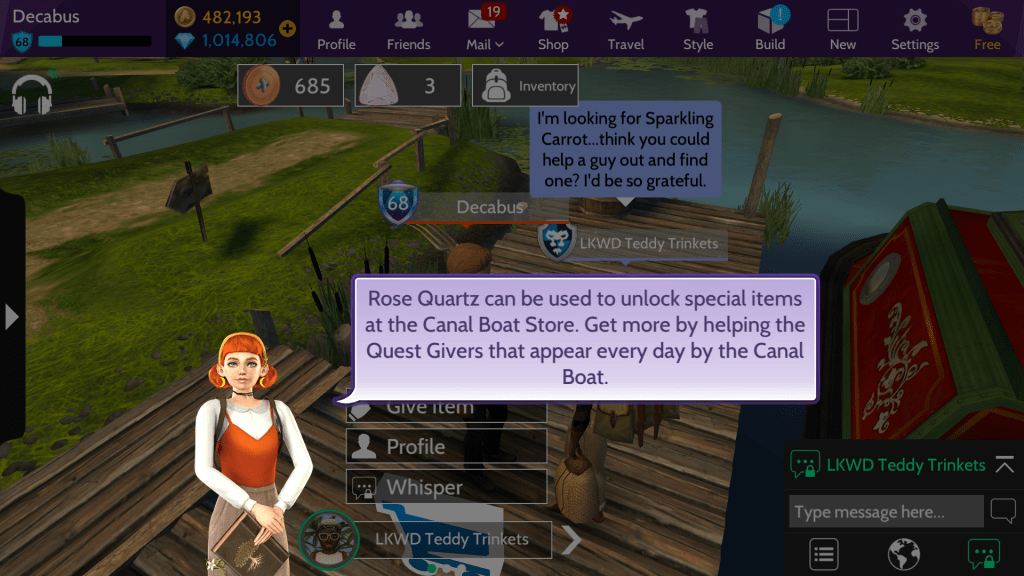The height and width of the screenshot is (576, 1024).
Task: Open the Style wardrobe
Action: (698, 29)
